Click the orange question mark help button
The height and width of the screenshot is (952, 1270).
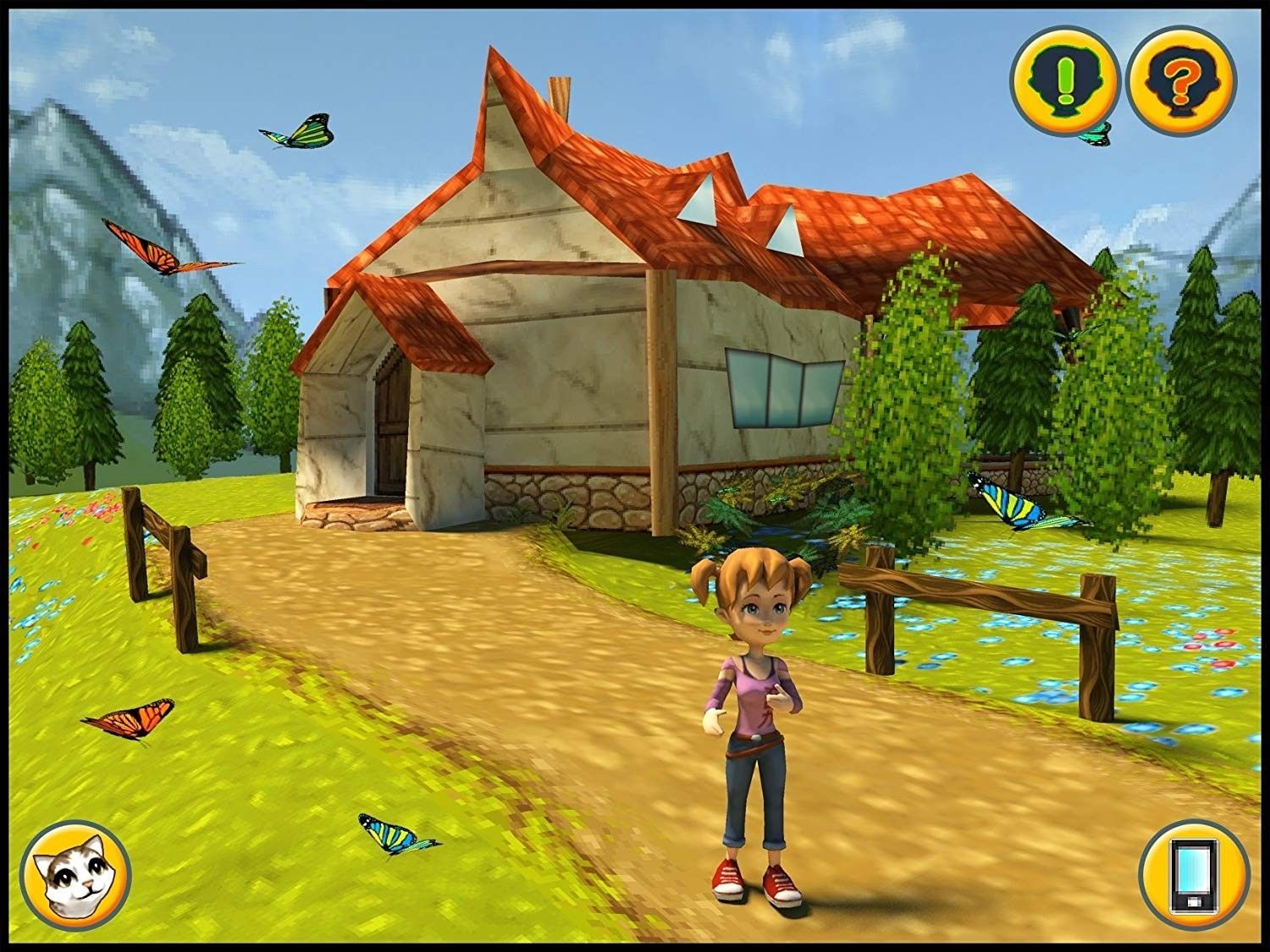(1180, 82)
